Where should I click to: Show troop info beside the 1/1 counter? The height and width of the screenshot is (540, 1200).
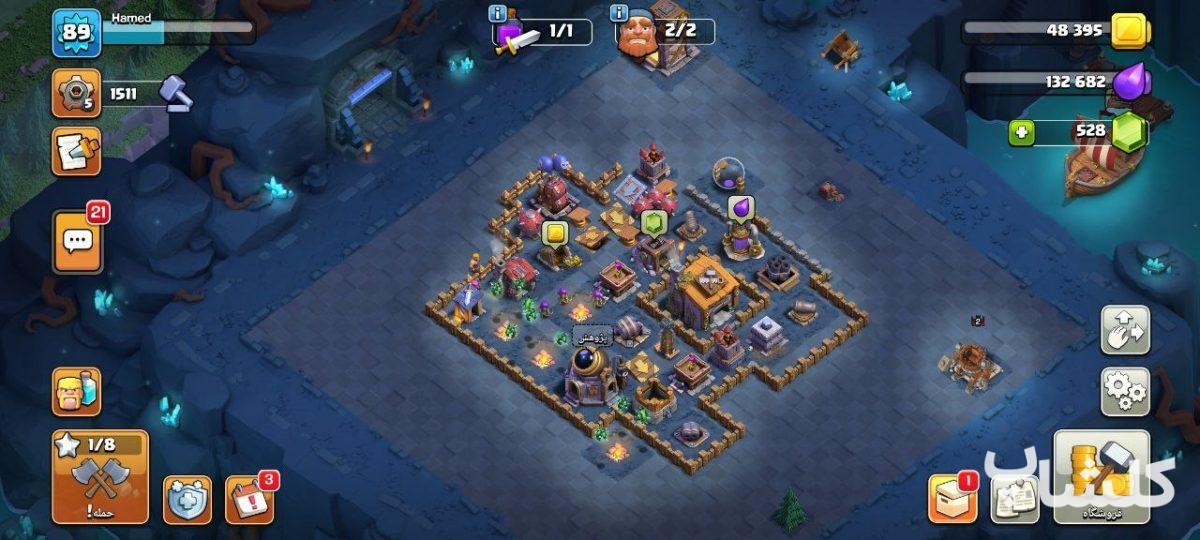(497, 13)
